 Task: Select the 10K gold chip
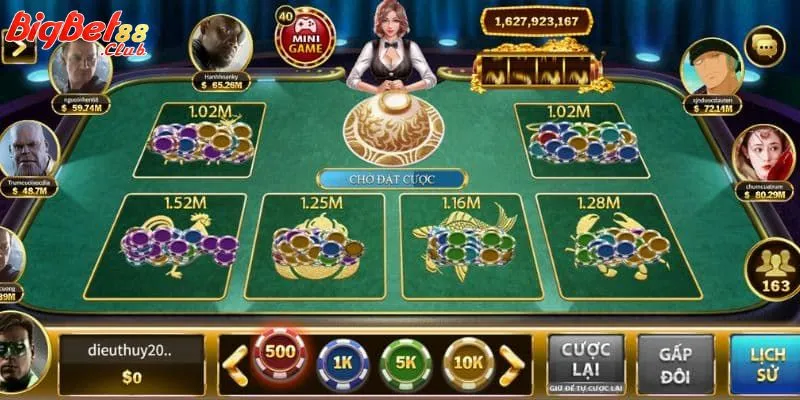(468, 358)
